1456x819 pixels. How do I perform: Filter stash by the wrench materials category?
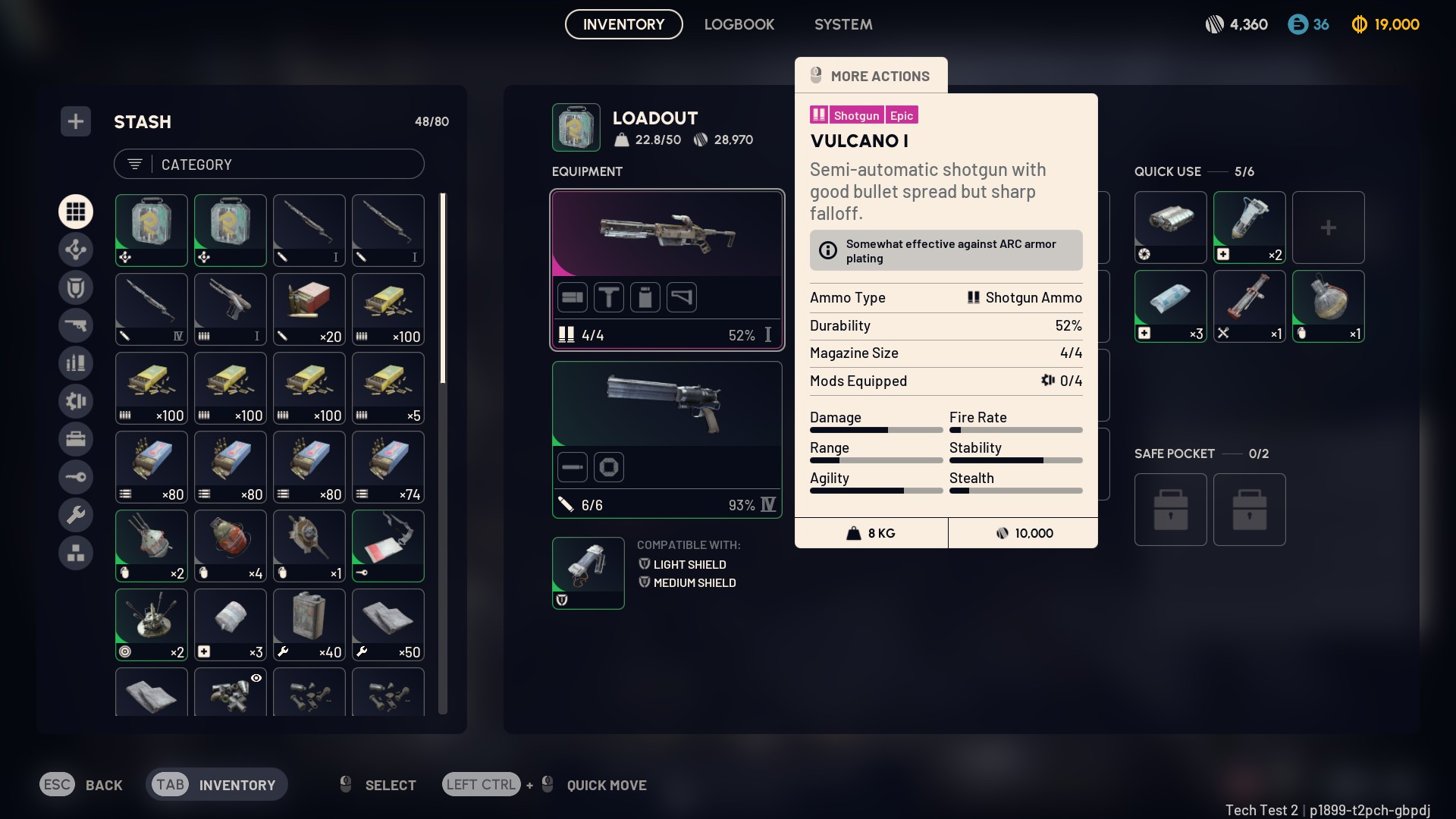tap(76, 515)
